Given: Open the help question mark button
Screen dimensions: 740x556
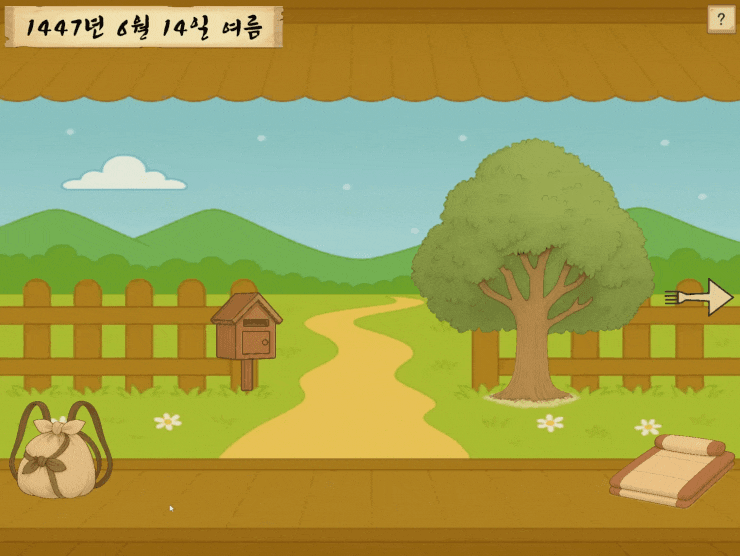Looking at the screenshot, I should point(721,19).
